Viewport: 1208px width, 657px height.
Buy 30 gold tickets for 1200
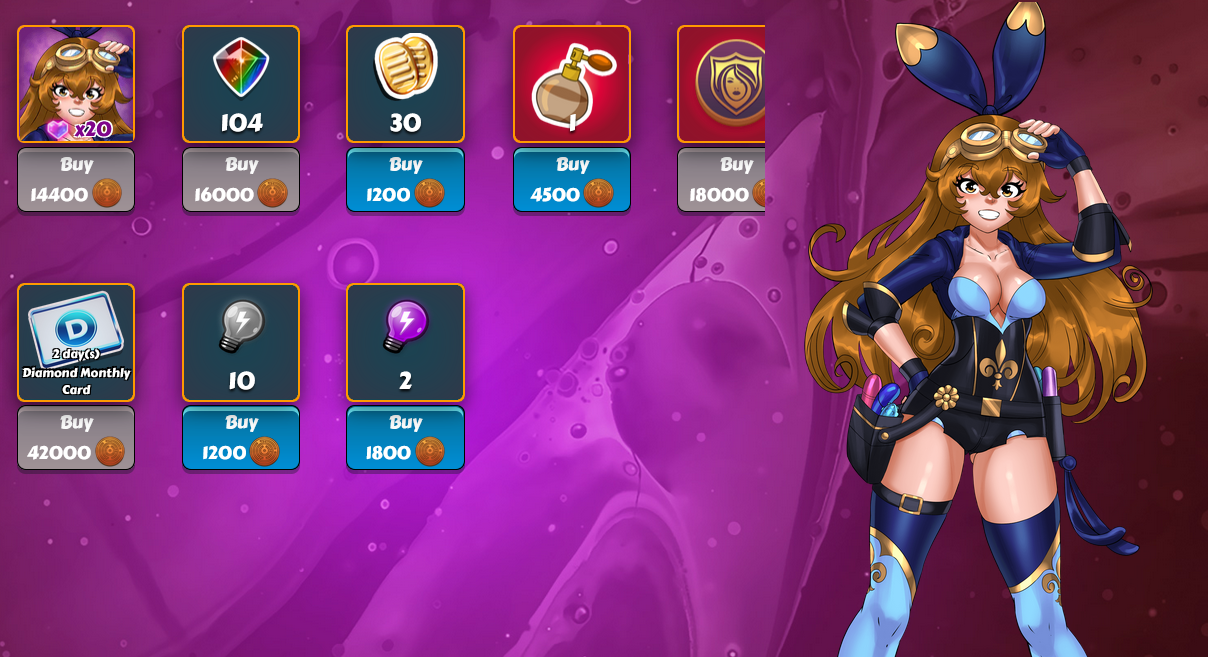coord(405,180)
